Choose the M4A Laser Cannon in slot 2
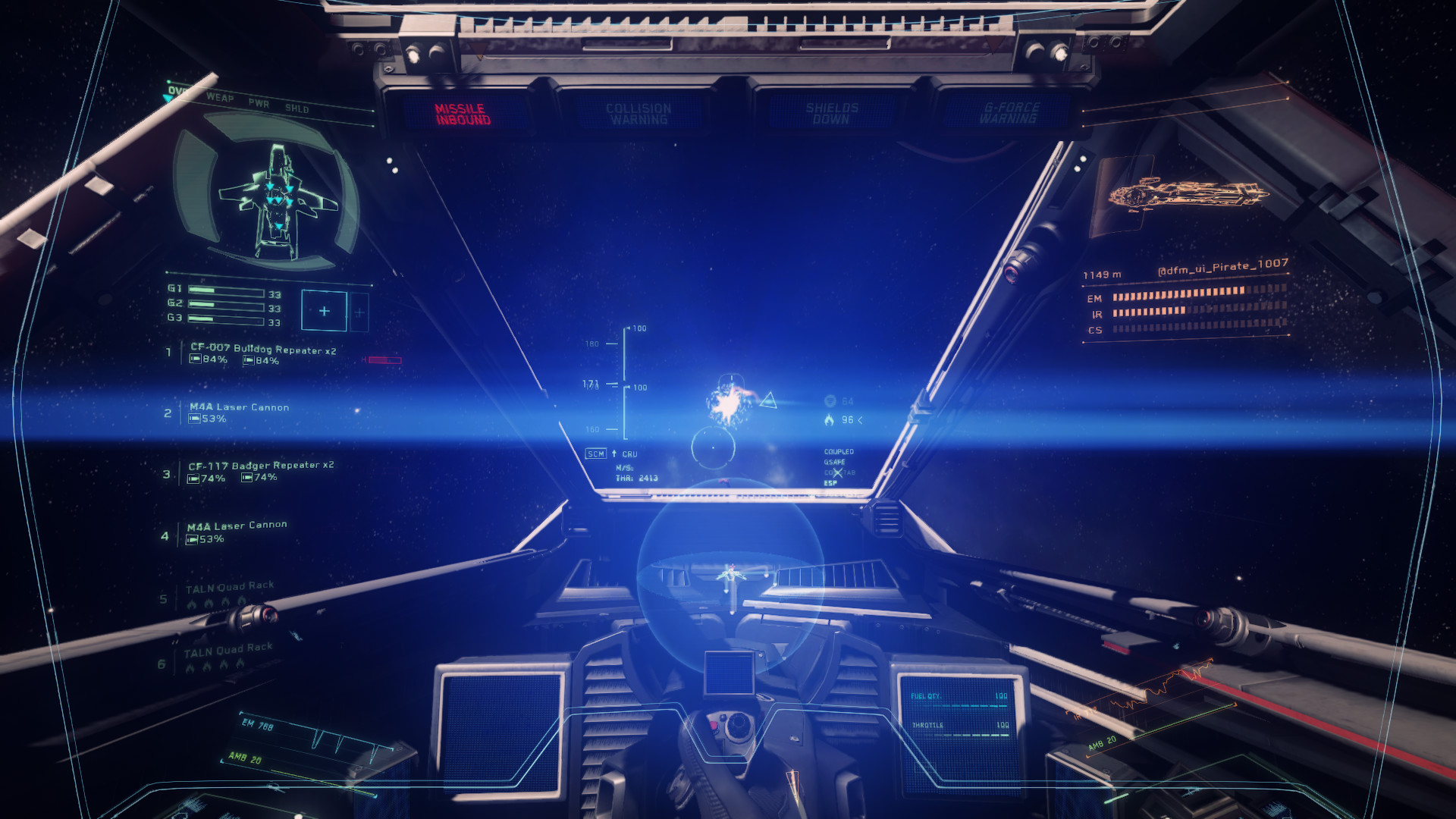 click(239, 407)
